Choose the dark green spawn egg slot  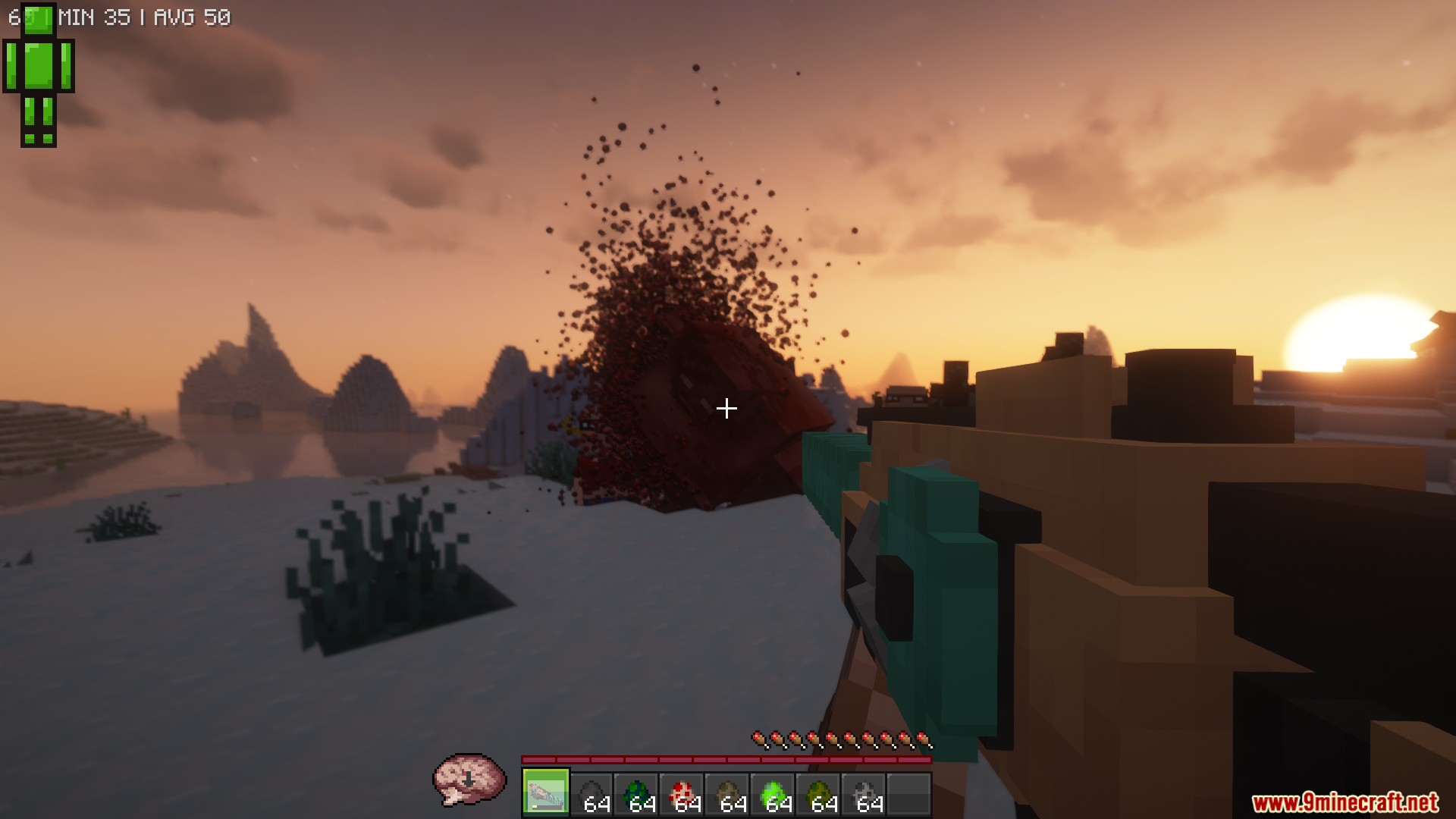[x=637, y=794]
